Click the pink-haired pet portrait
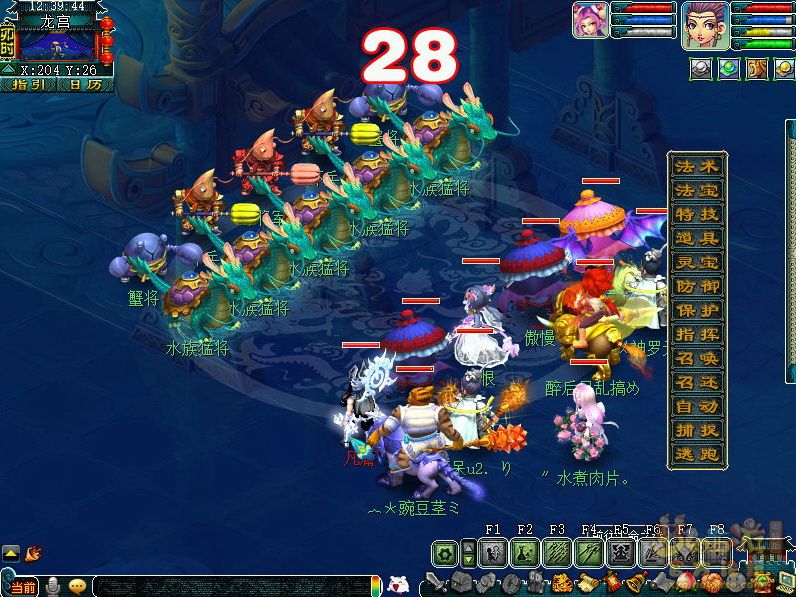Image resolution: width=796 pixels, height=597 pixels. click(x=590, y=21)
